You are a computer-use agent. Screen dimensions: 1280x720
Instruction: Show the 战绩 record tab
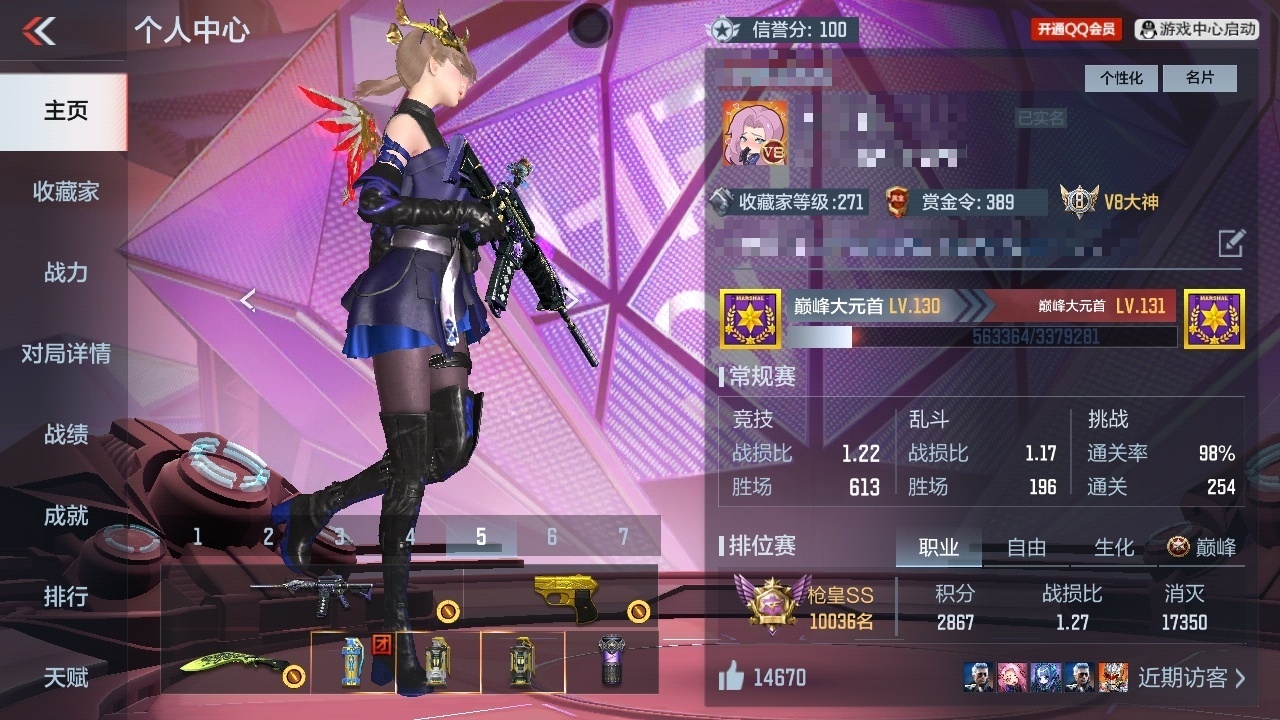65,434
